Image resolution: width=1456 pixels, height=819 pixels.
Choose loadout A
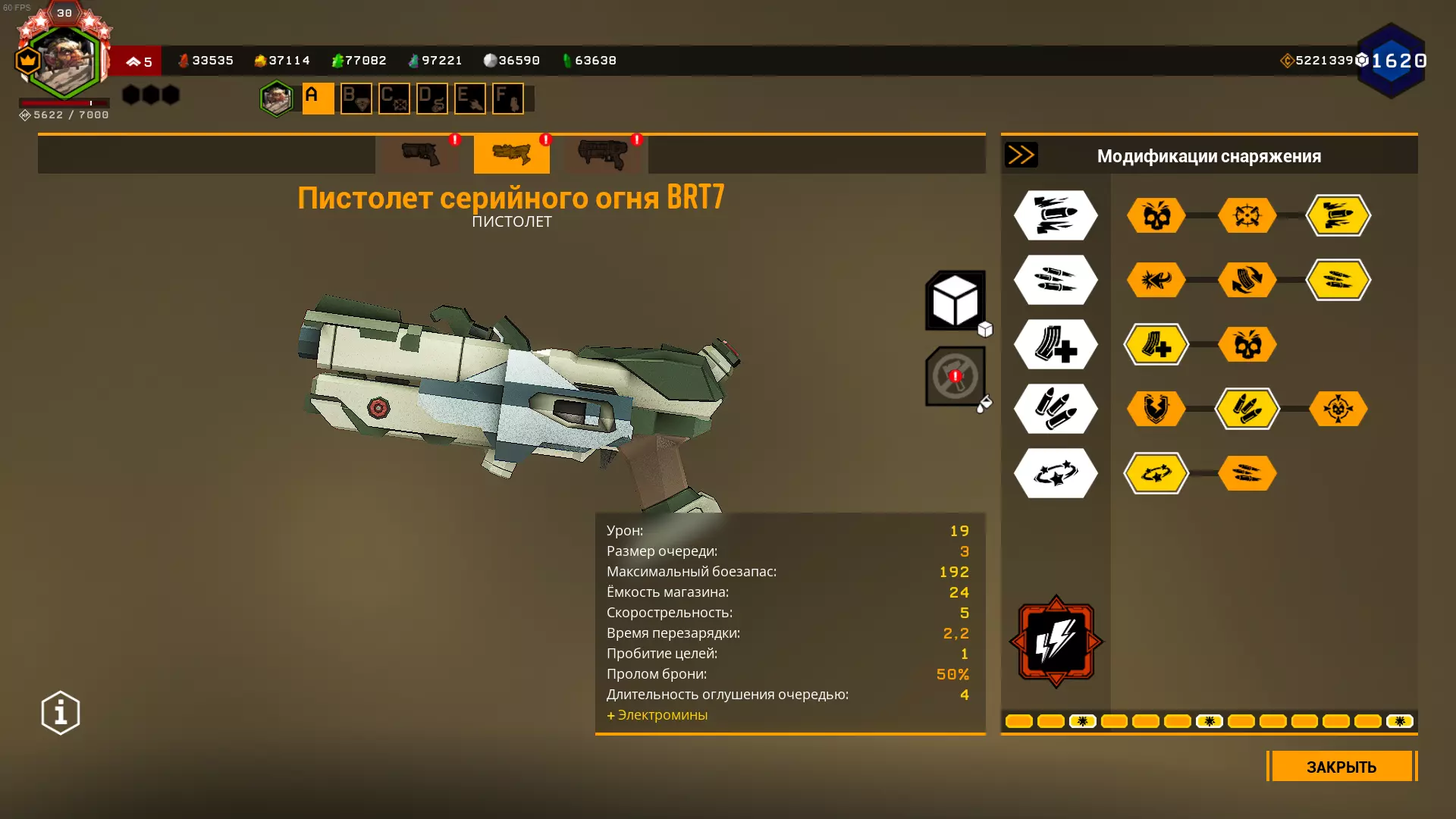coord(318,99)
